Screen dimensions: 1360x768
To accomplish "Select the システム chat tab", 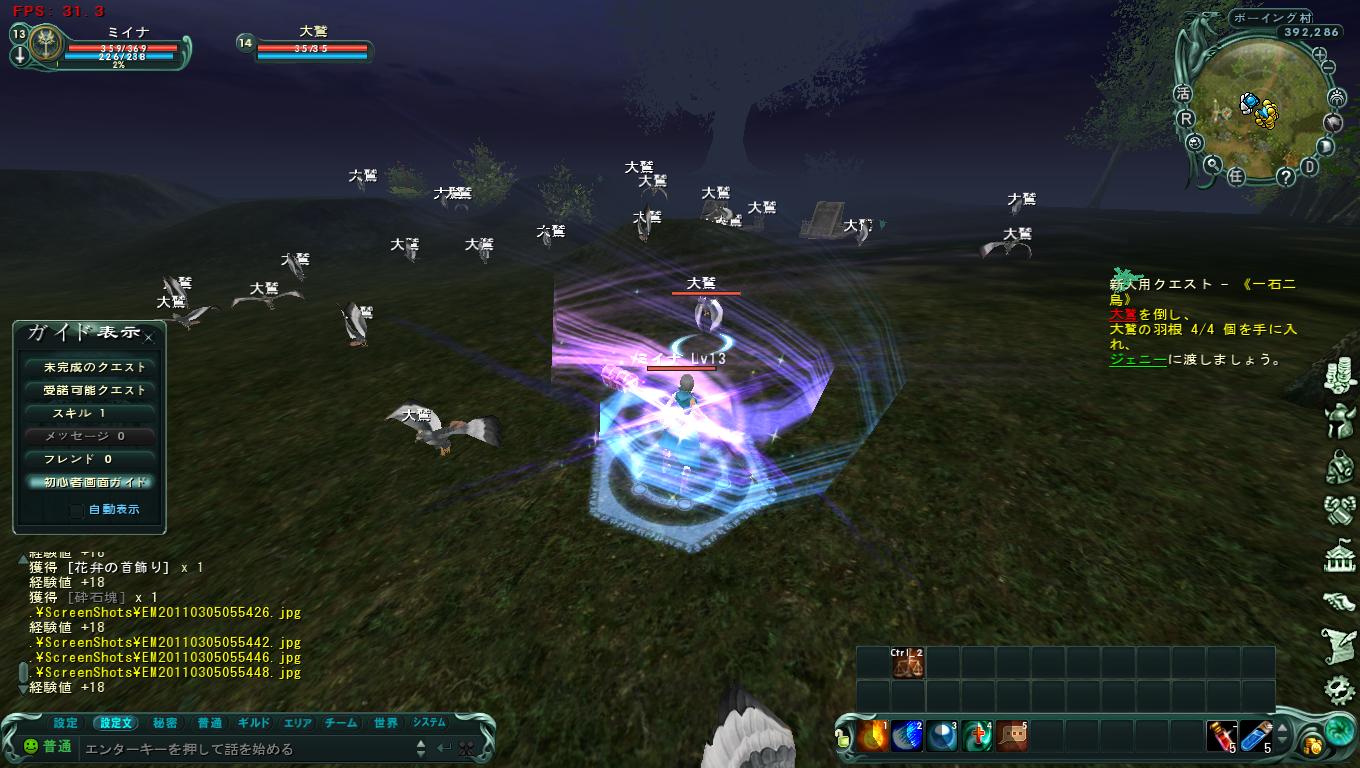I will 429,723.
